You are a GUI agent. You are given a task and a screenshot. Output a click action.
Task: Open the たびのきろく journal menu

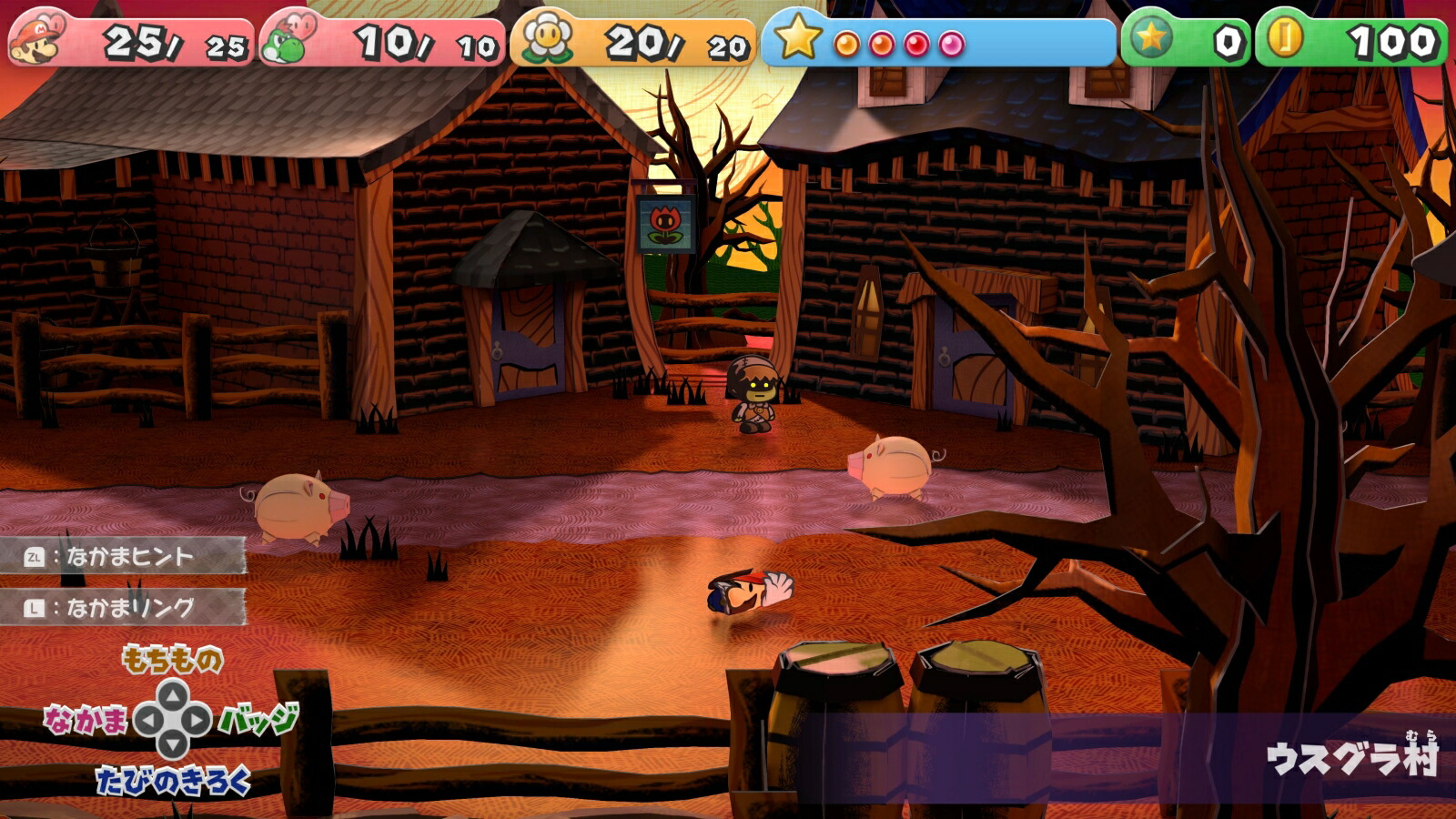[172, 781]
